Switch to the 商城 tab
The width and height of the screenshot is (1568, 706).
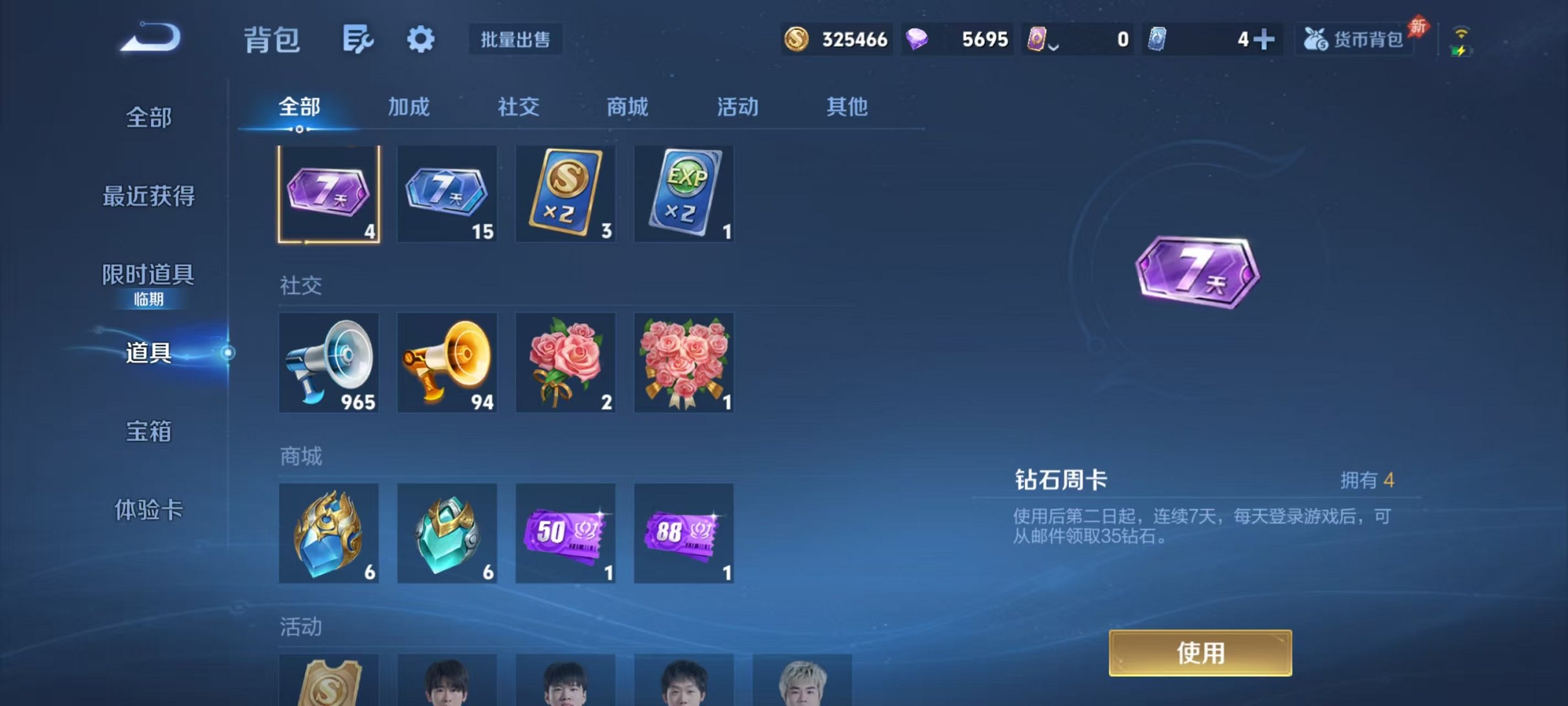[x=627, y=108]
